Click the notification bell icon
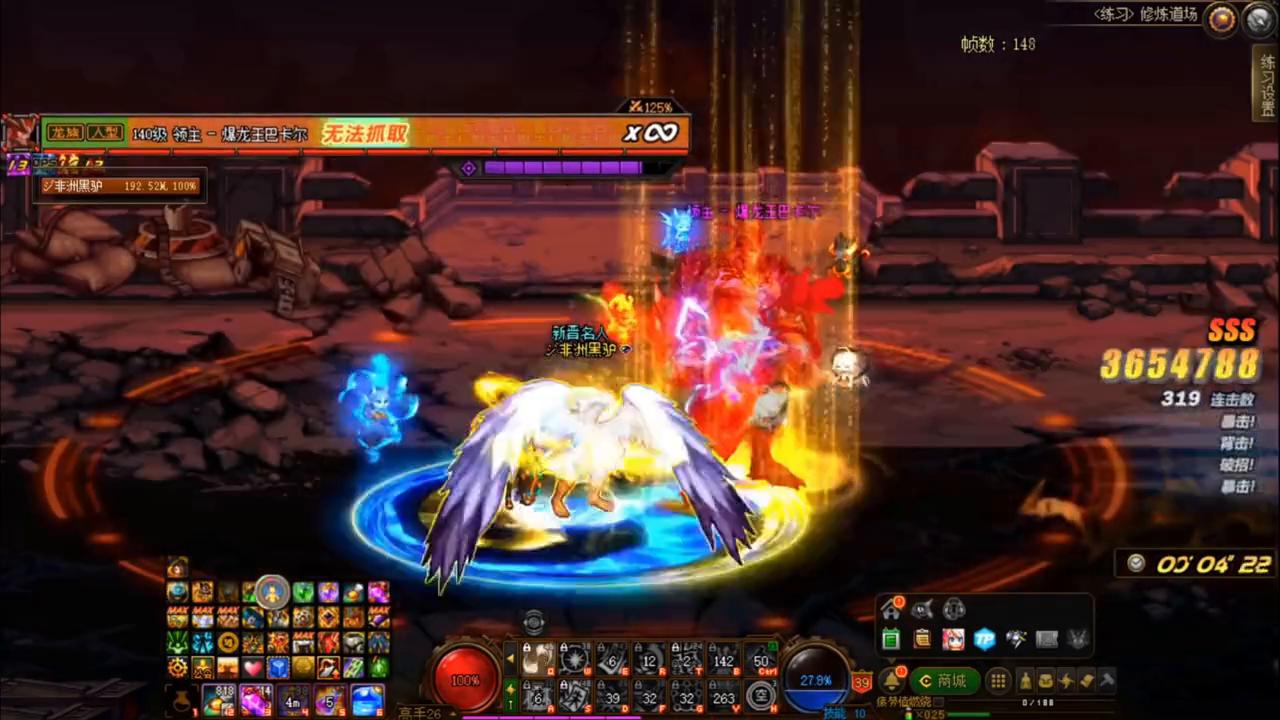 click(890, 681)
